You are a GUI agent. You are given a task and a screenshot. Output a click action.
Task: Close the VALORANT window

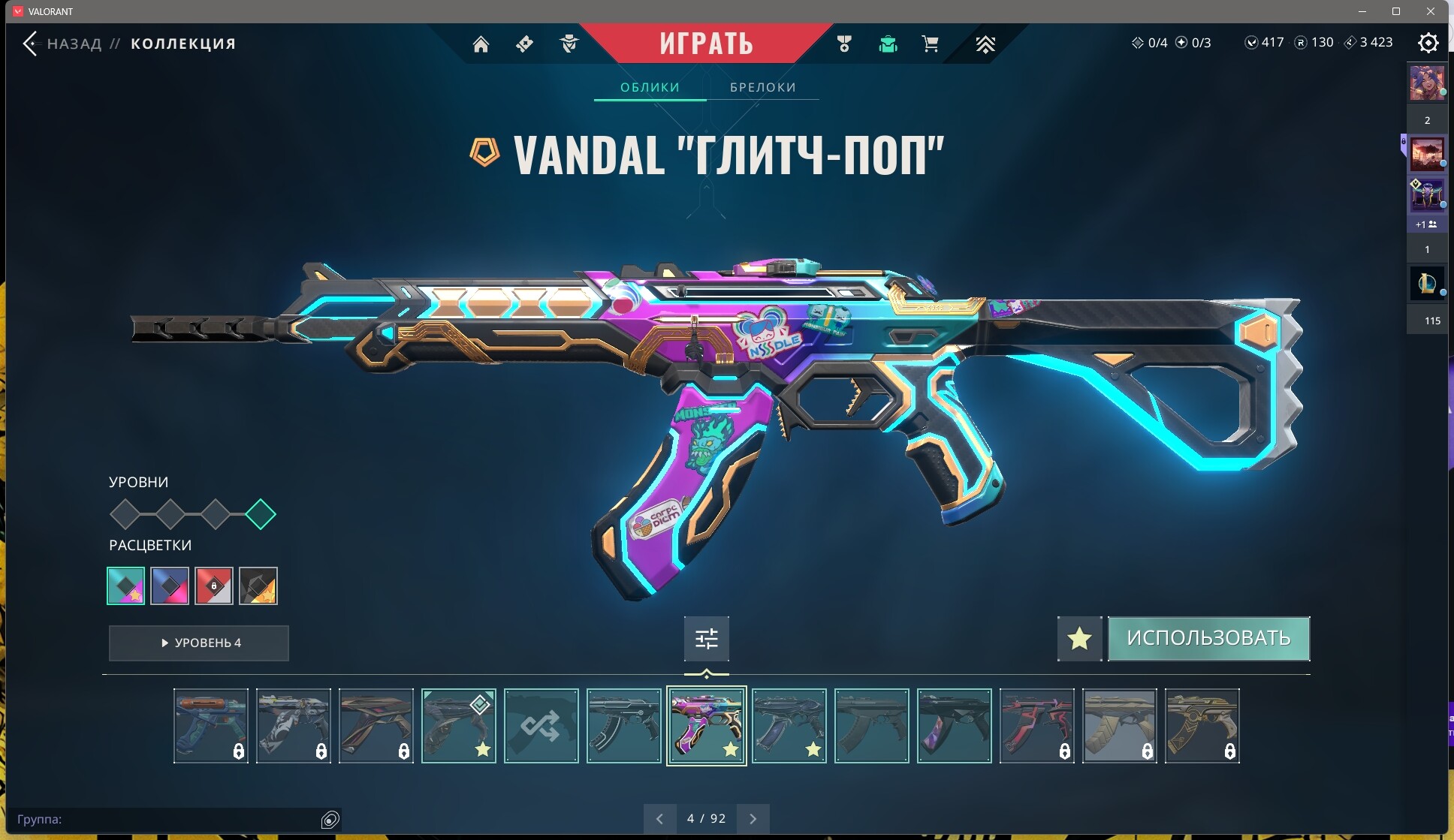click(x=1430, y=11)
